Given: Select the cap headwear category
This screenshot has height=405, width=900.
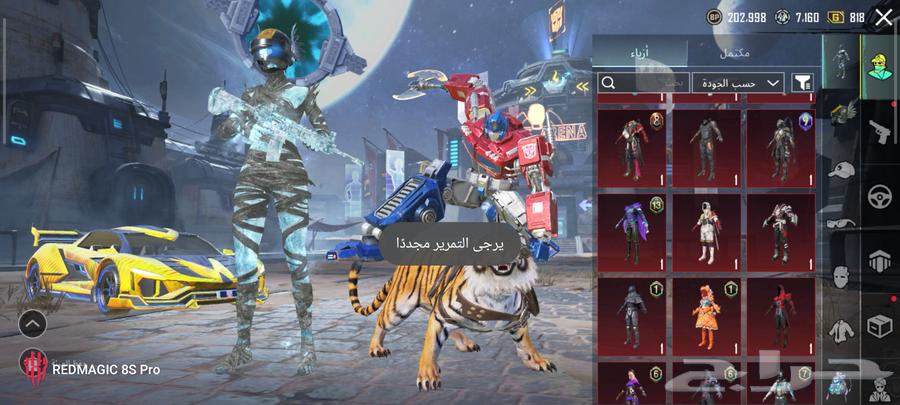Looking at the screenshot, I should pyautogui.click(x=842, y=169).
